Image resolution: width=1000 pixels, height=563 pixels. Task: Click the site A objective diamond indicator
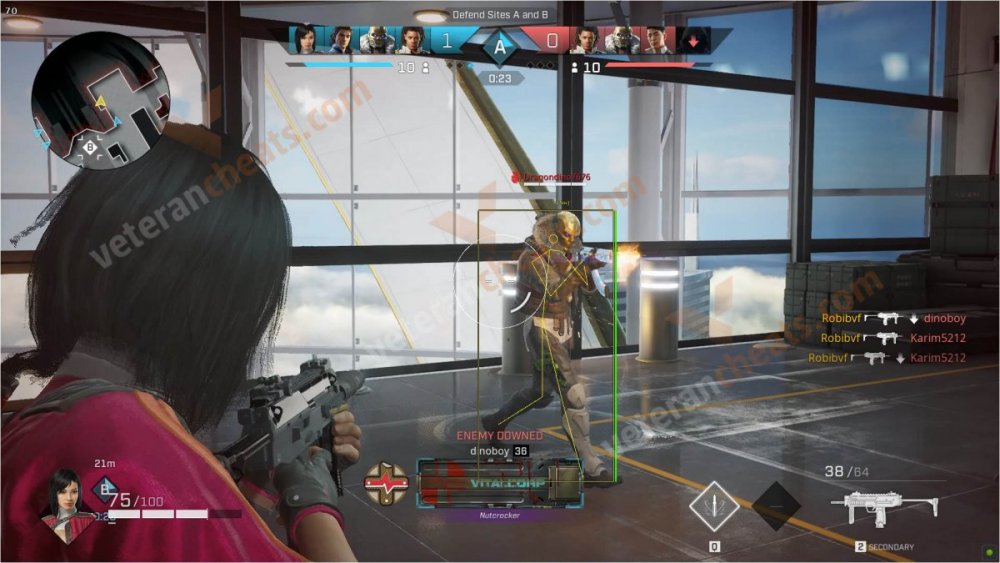499,45
